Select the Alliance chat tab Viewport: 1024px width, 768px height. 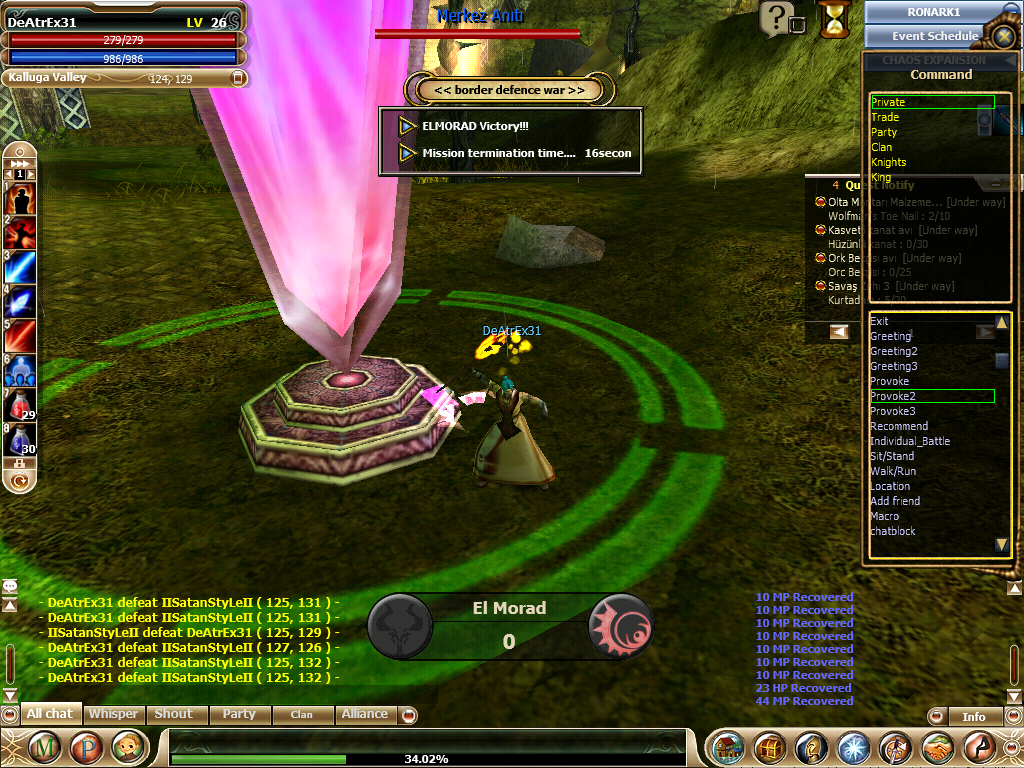tap(364, 714)
